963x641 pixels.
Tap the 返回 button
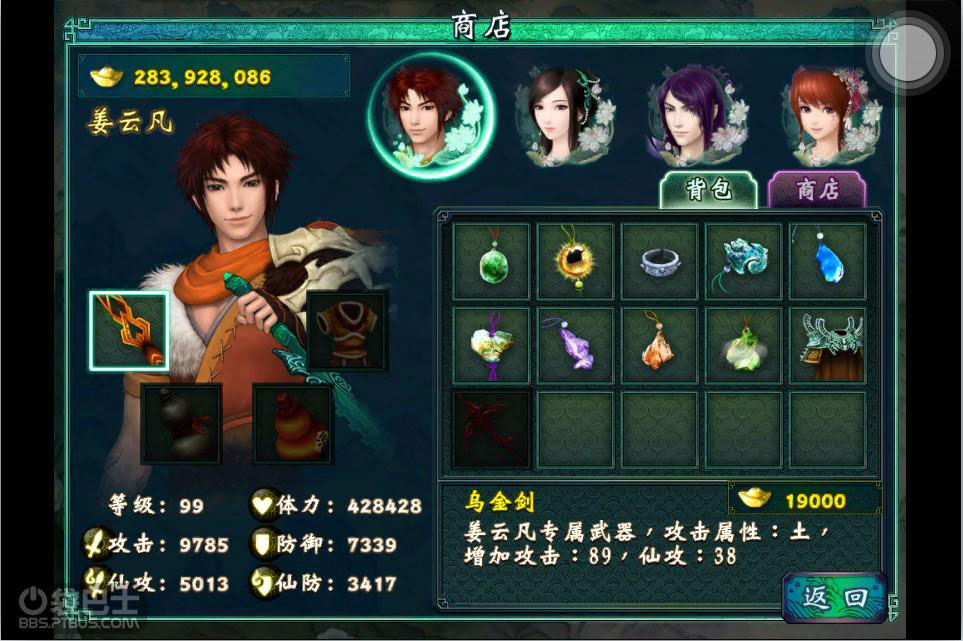834,598
